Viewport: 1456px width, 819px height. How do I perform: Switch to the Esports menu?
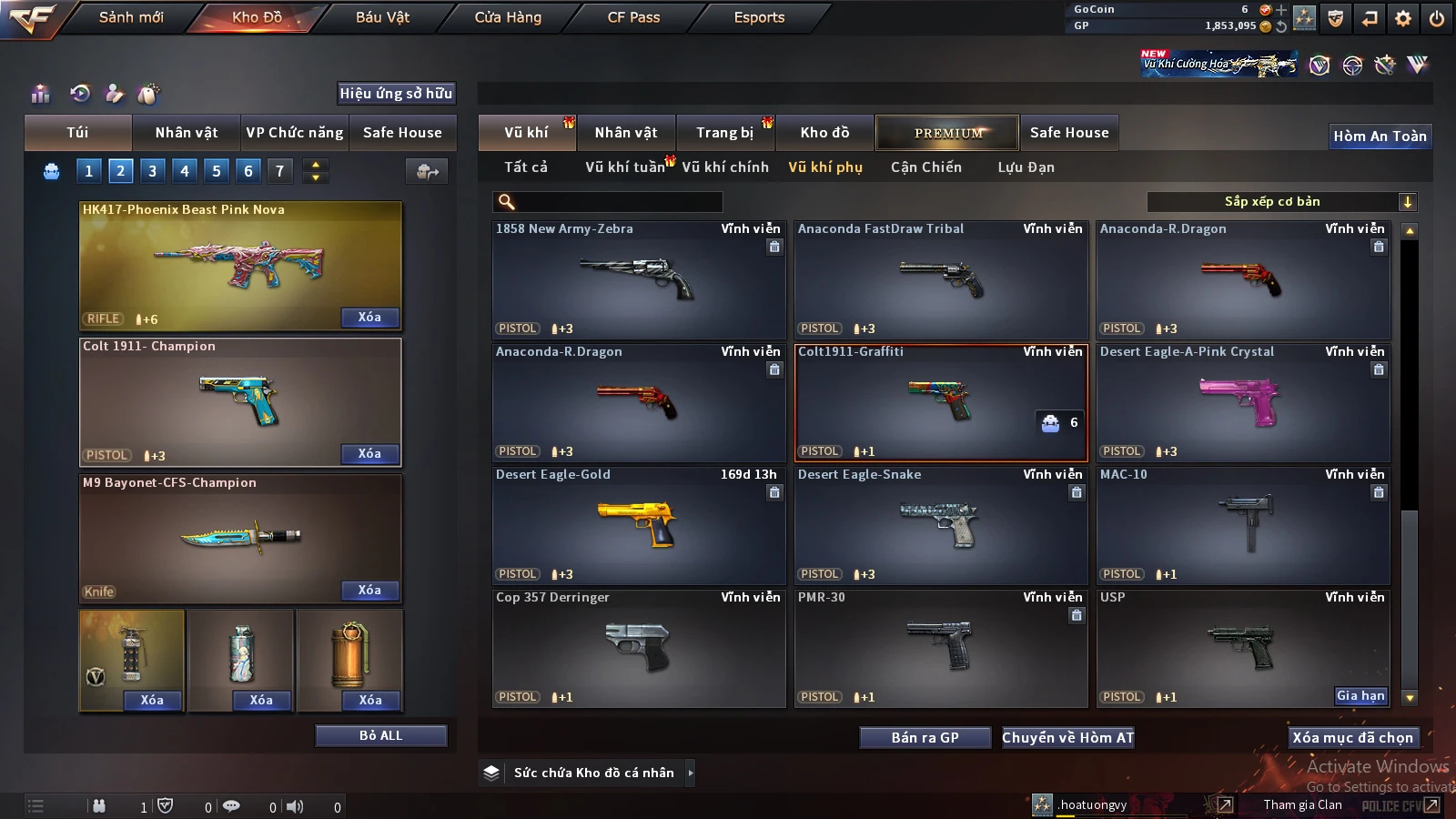click(759, 17)
